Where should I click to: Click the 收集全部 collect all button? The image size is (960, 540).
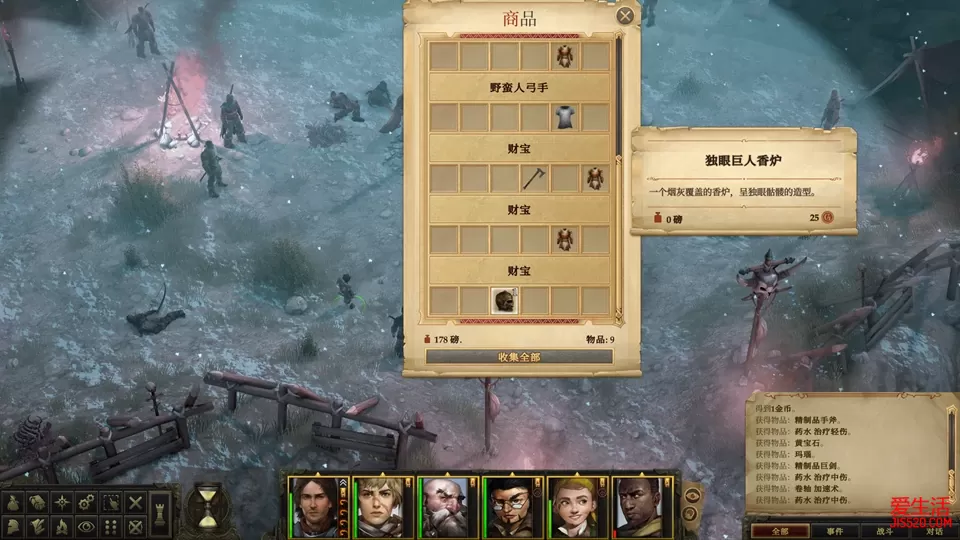coord(519,357)
